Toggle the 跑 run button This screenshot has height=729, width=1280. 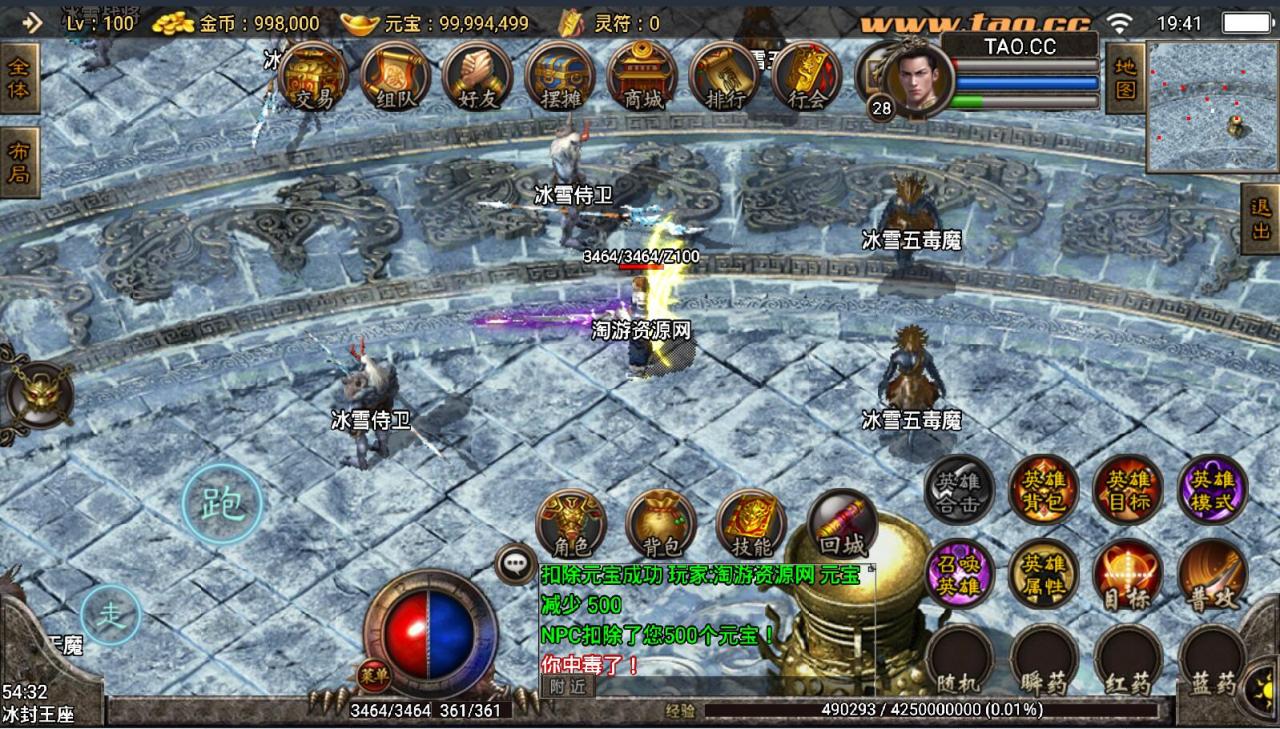(222, 504)
